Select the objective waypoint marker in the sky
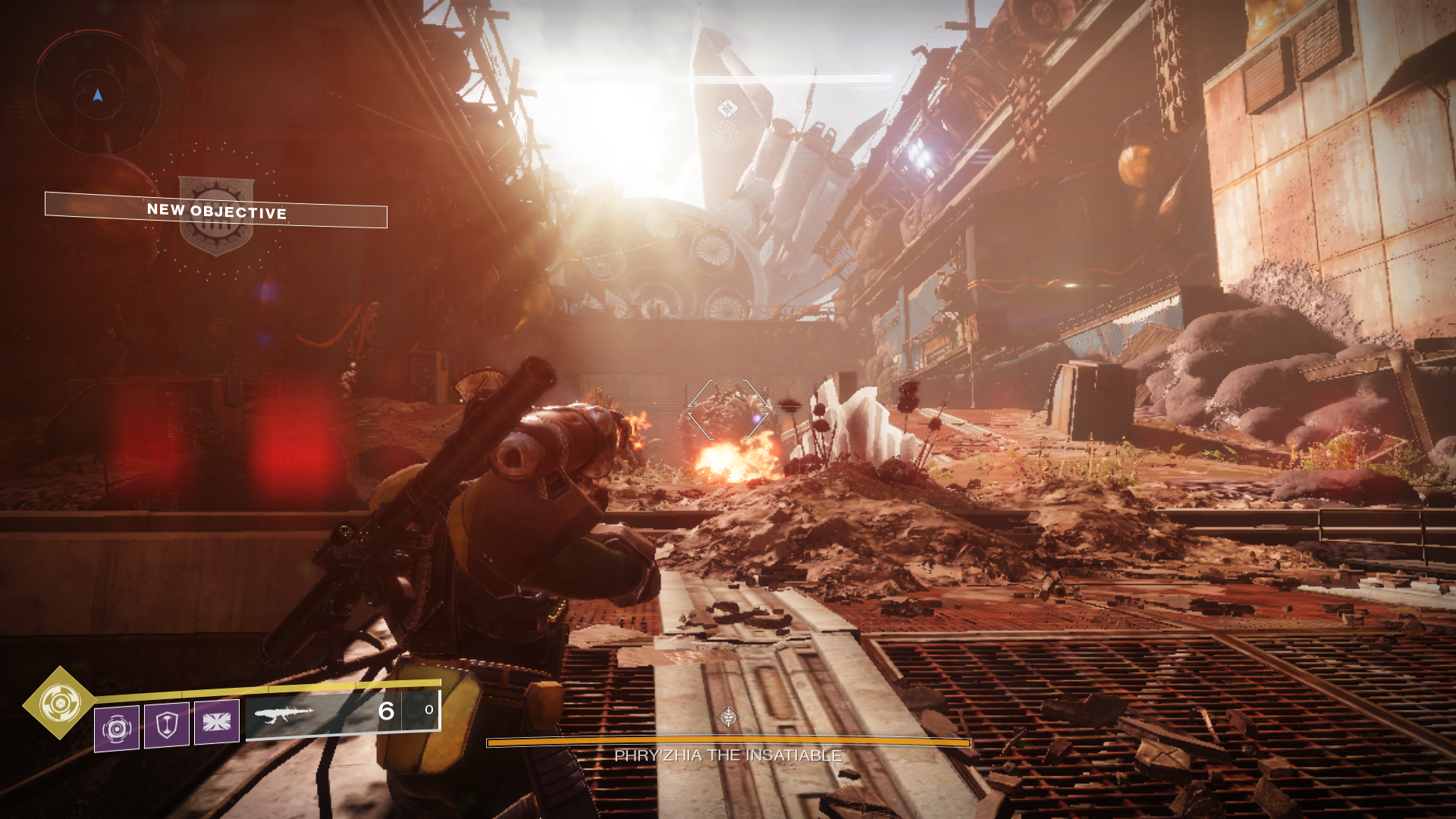1456x819 pixels. point(727,109)
